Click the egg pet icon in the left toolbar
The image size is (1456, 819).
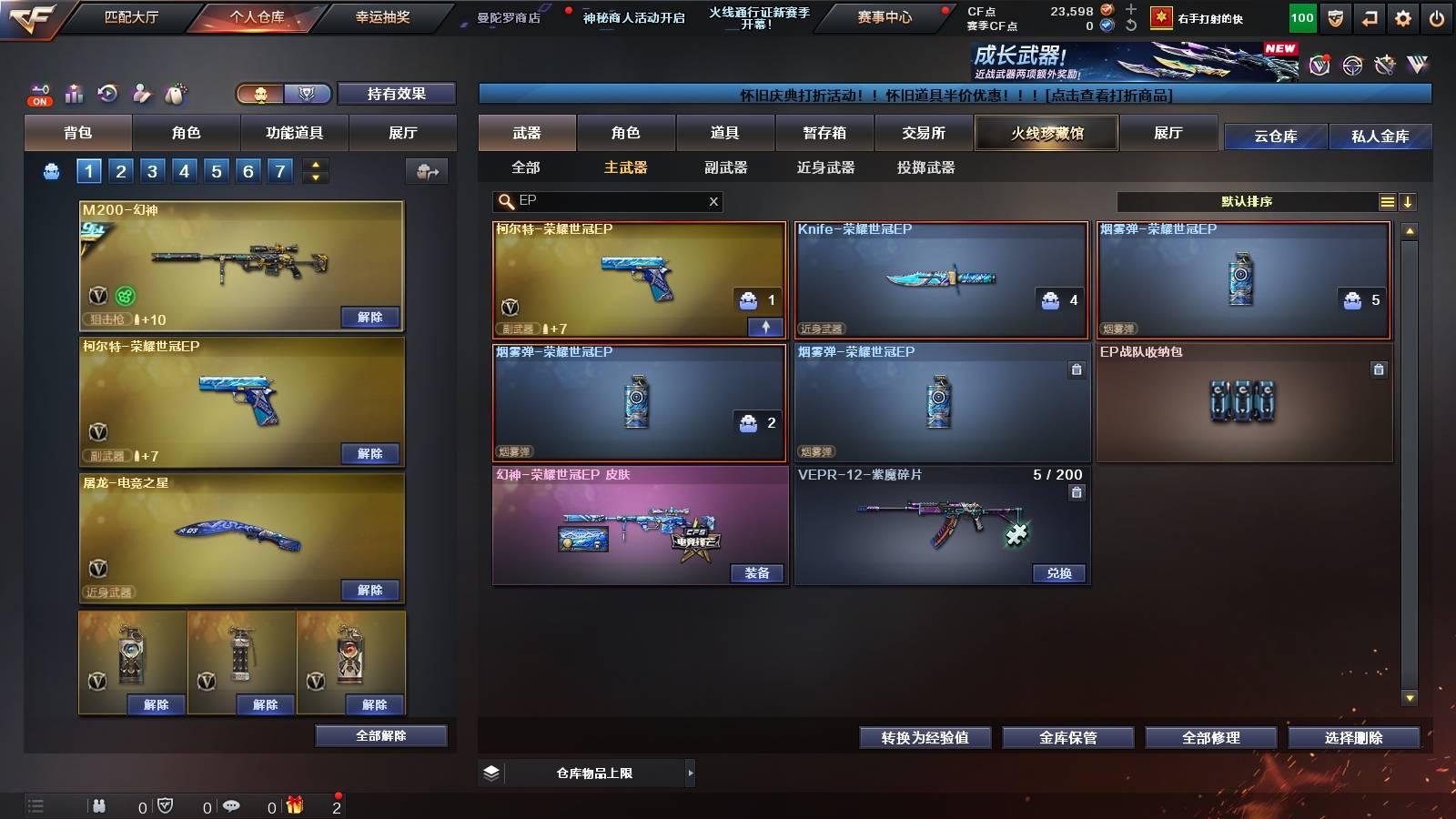tap(175, 91)
